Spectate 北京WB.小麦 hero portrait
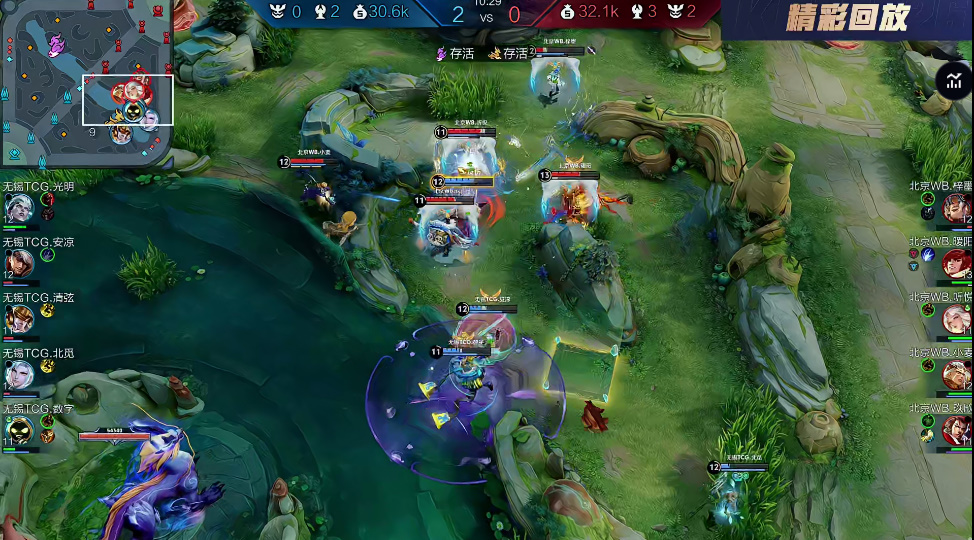Image resolution: width=974 pixels, height=540 pixels. [956, 374]
